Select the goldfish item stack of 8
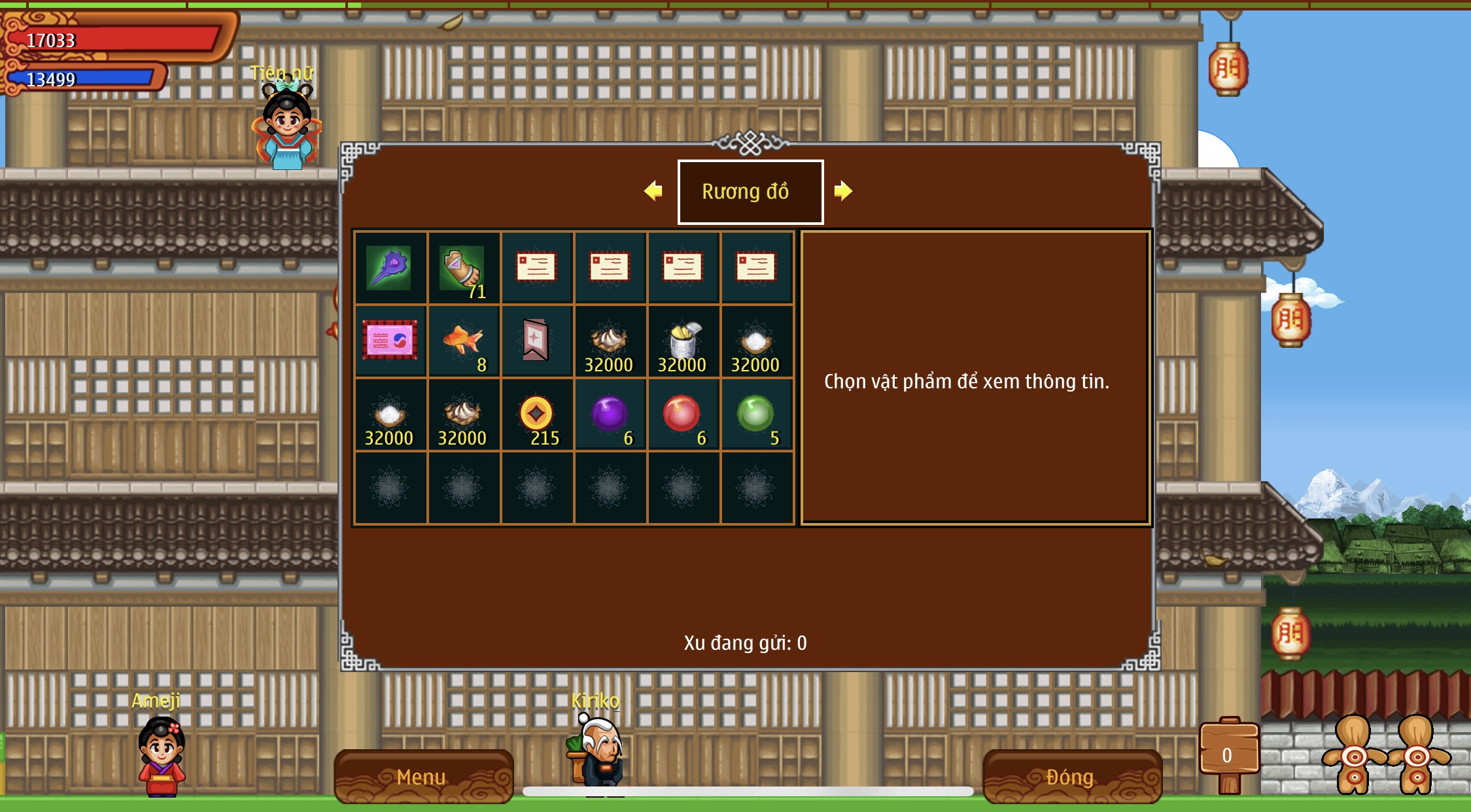Viewport: 1471px width, 812px height. coord(463,341)
